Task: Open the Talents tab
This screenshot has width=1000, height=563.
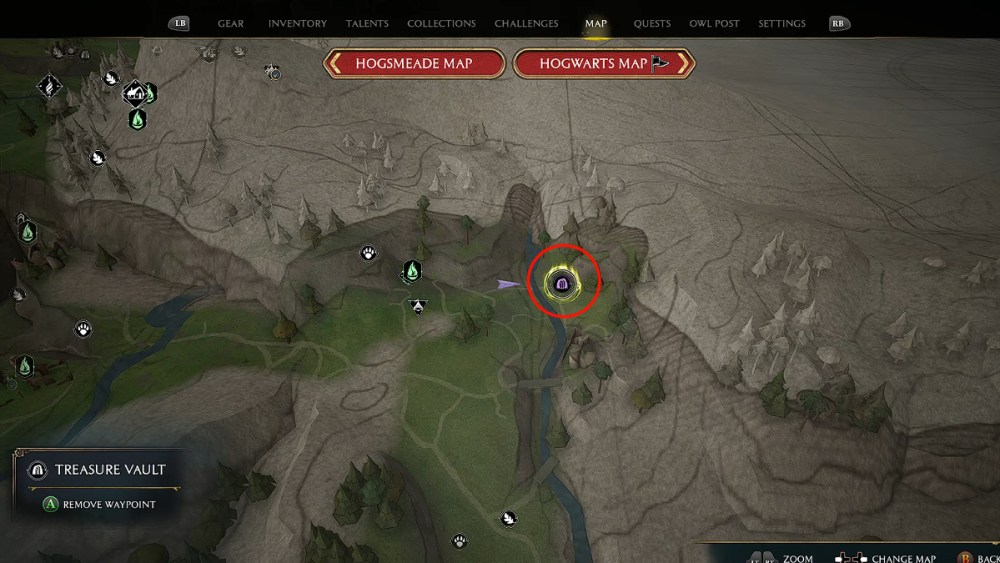Action: (x=367, y=23)
